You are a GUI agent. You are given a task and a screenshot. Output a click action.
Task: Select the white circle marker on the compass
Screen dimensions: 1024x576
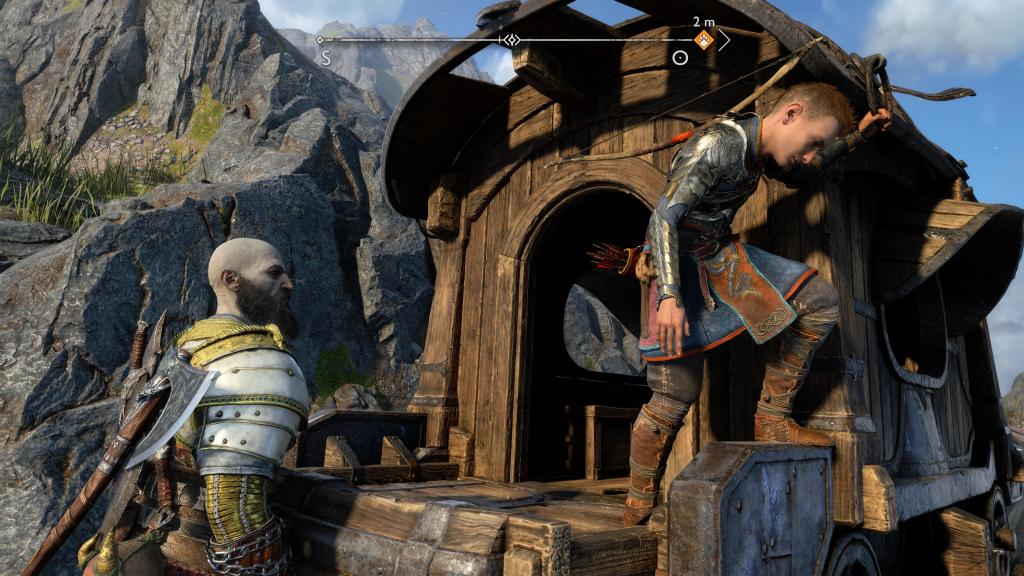click(x=680, y=58)
